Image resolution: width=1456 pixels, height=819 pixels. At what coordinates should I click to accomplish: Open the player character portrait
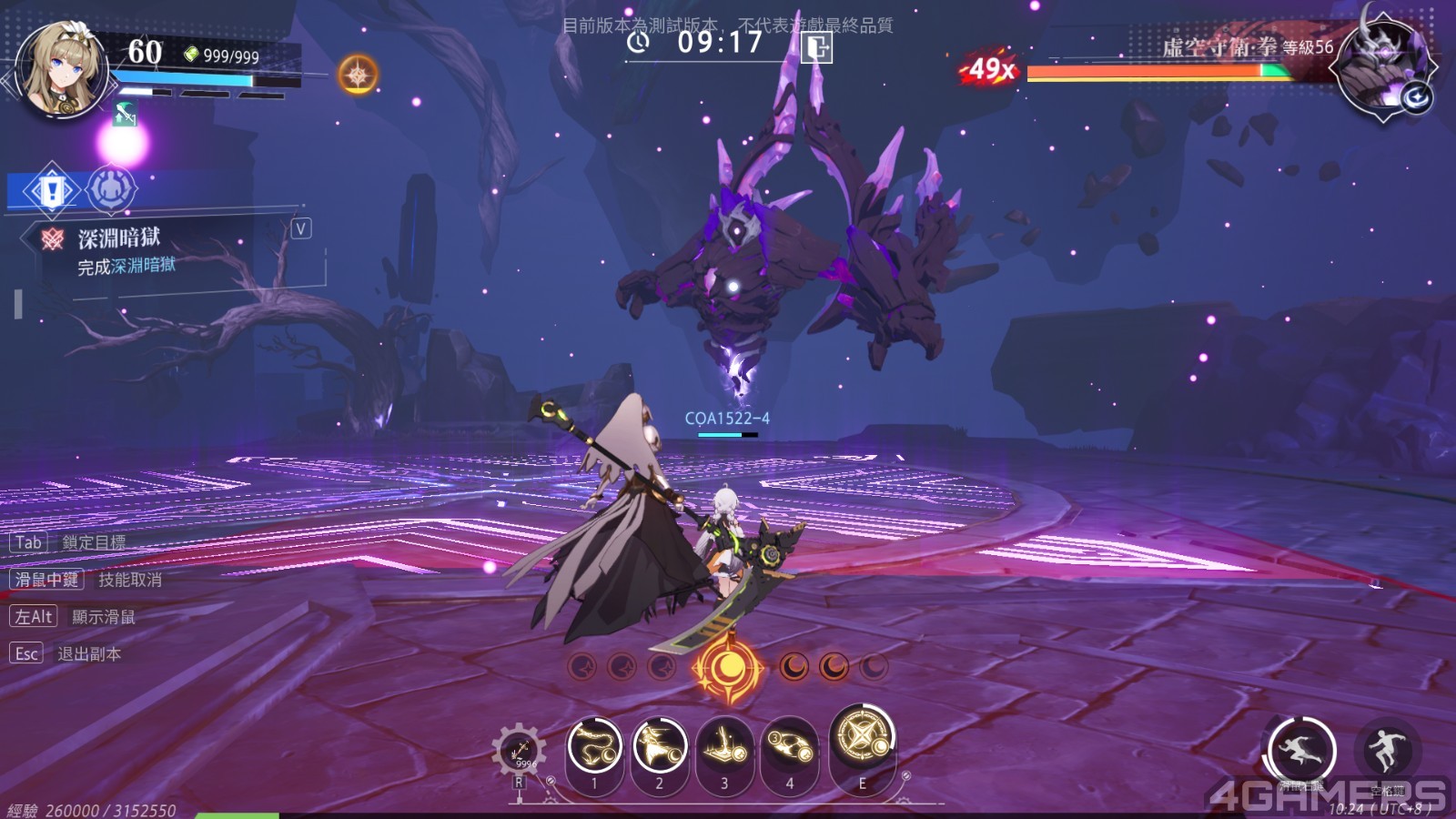click(60, 73)
